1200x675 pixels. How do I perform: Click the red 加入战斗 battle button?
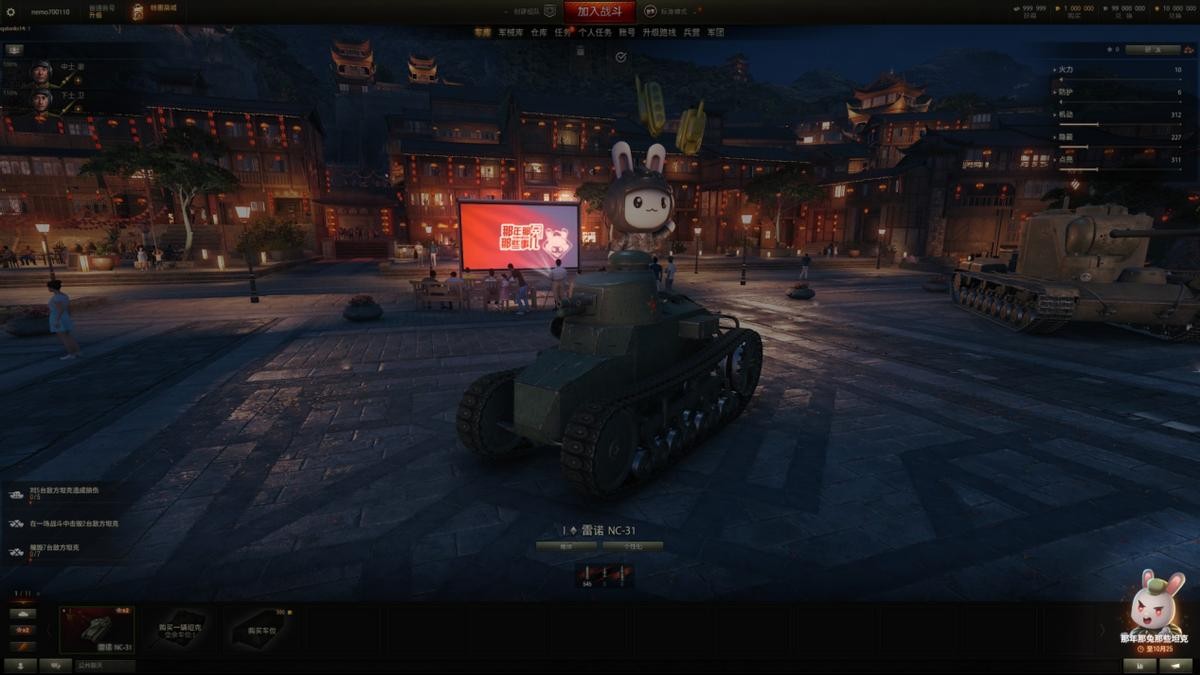[599, 11]
